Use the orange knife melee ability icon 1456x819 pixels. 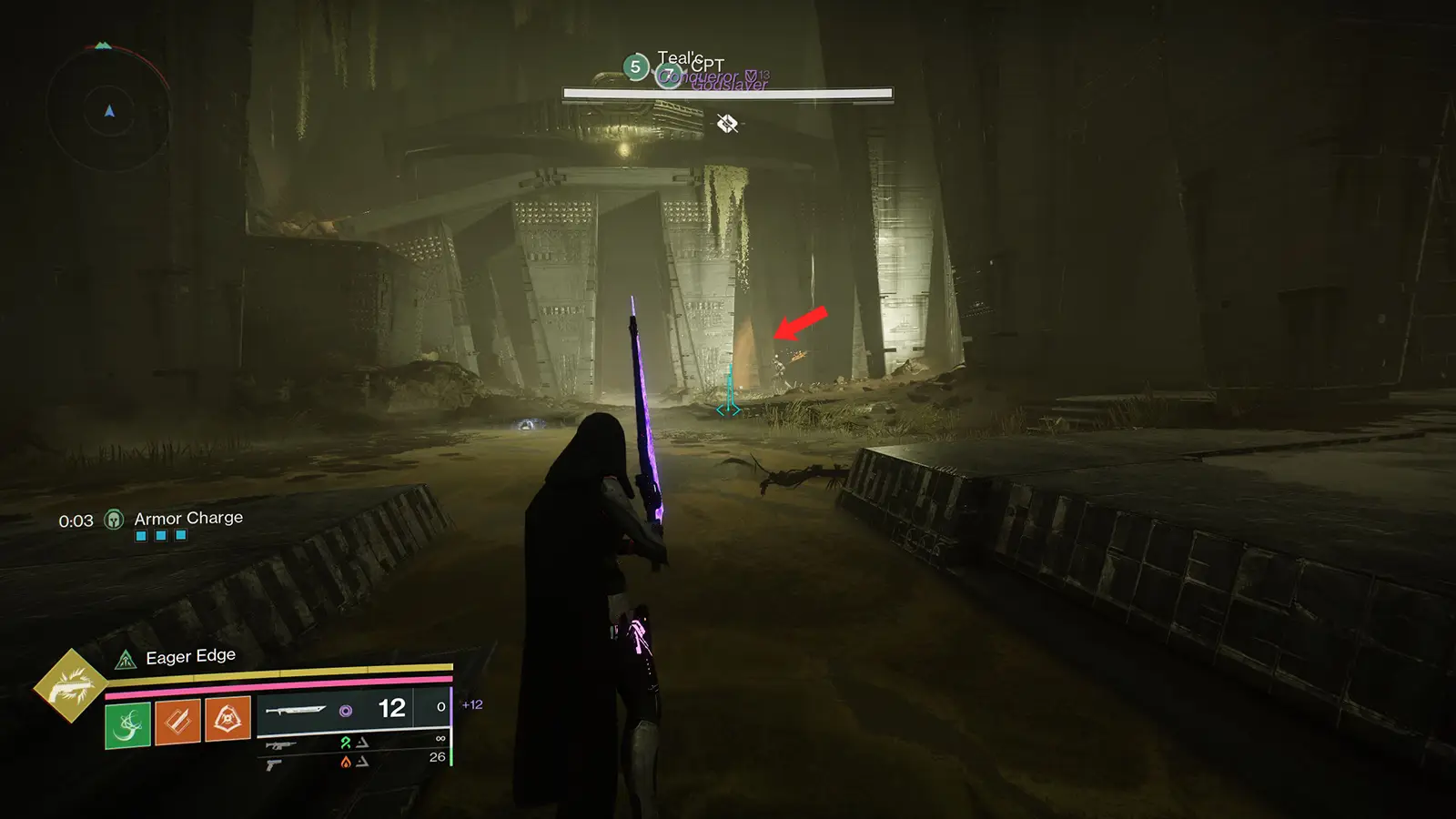tap(177, 722)
